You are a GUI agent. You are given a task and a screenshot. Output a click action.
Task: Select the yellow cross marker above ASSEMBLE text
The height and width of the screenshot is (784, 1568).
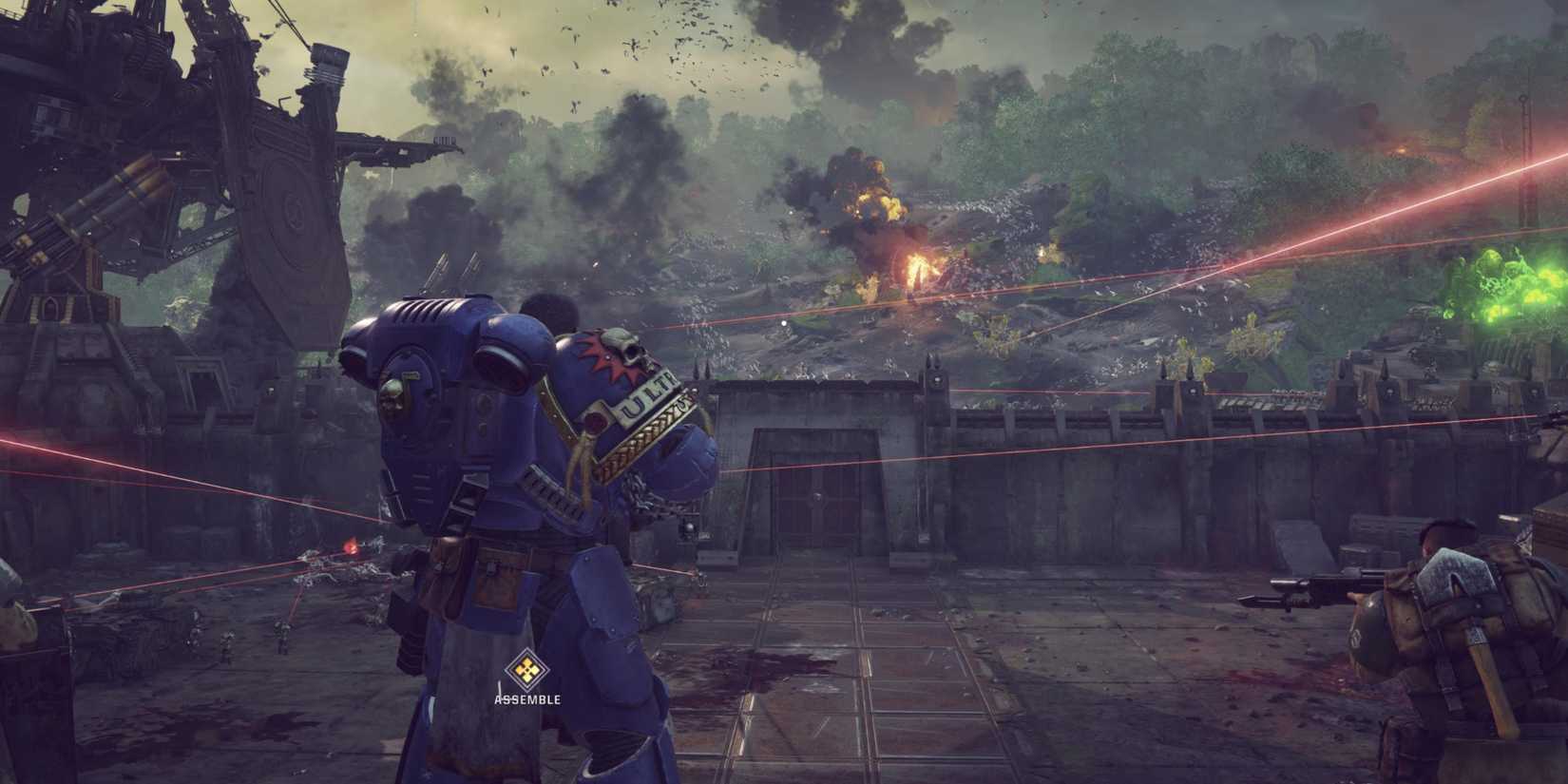[526, 668]
